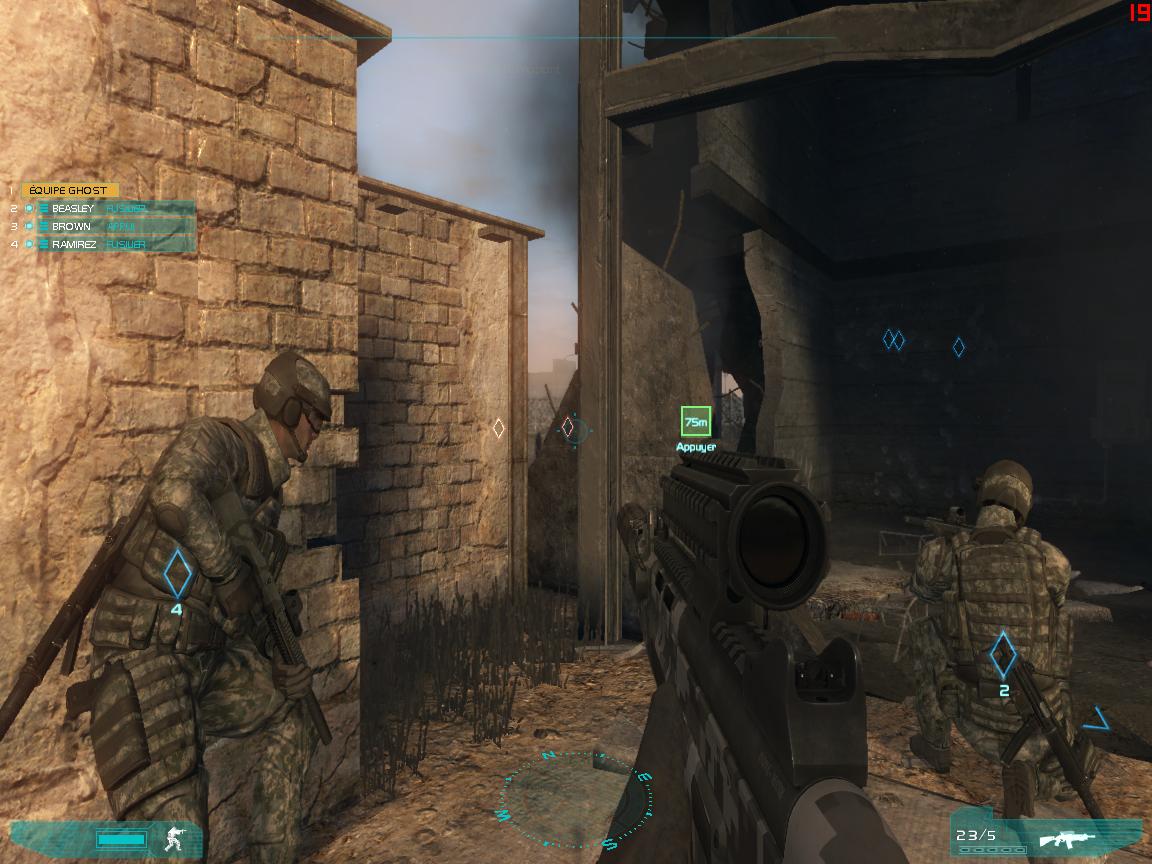1152x864 pixels.
Task: Click the red diamond target marker
Action: (568, 428)
